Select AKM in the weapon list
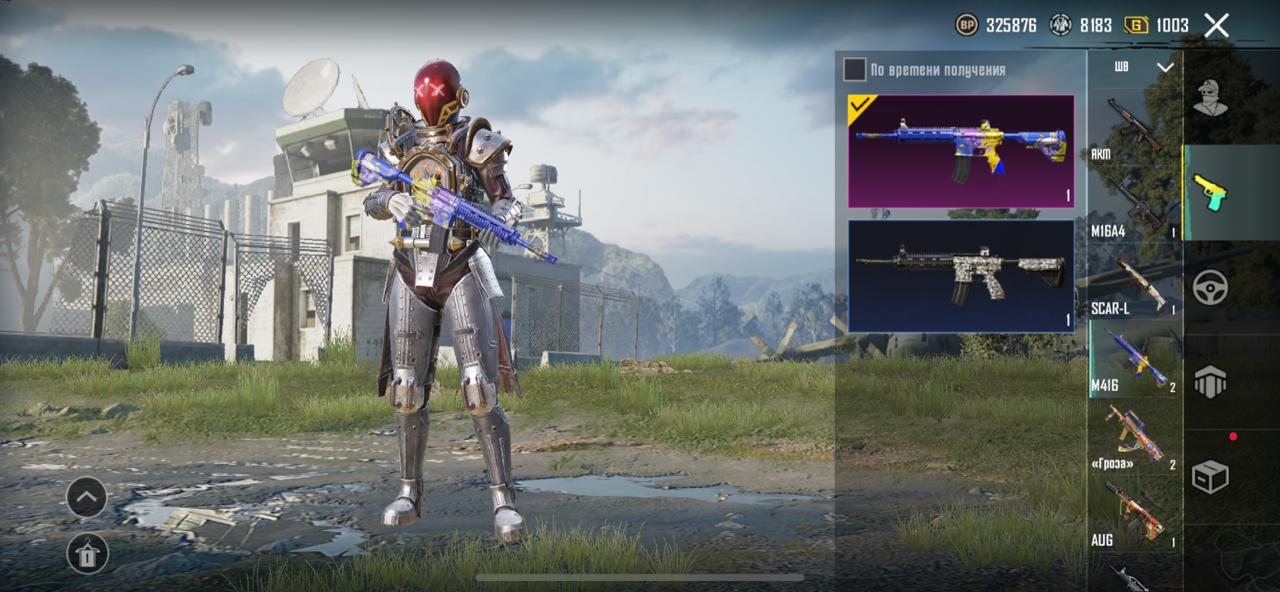 click(x=1134, y=128)
